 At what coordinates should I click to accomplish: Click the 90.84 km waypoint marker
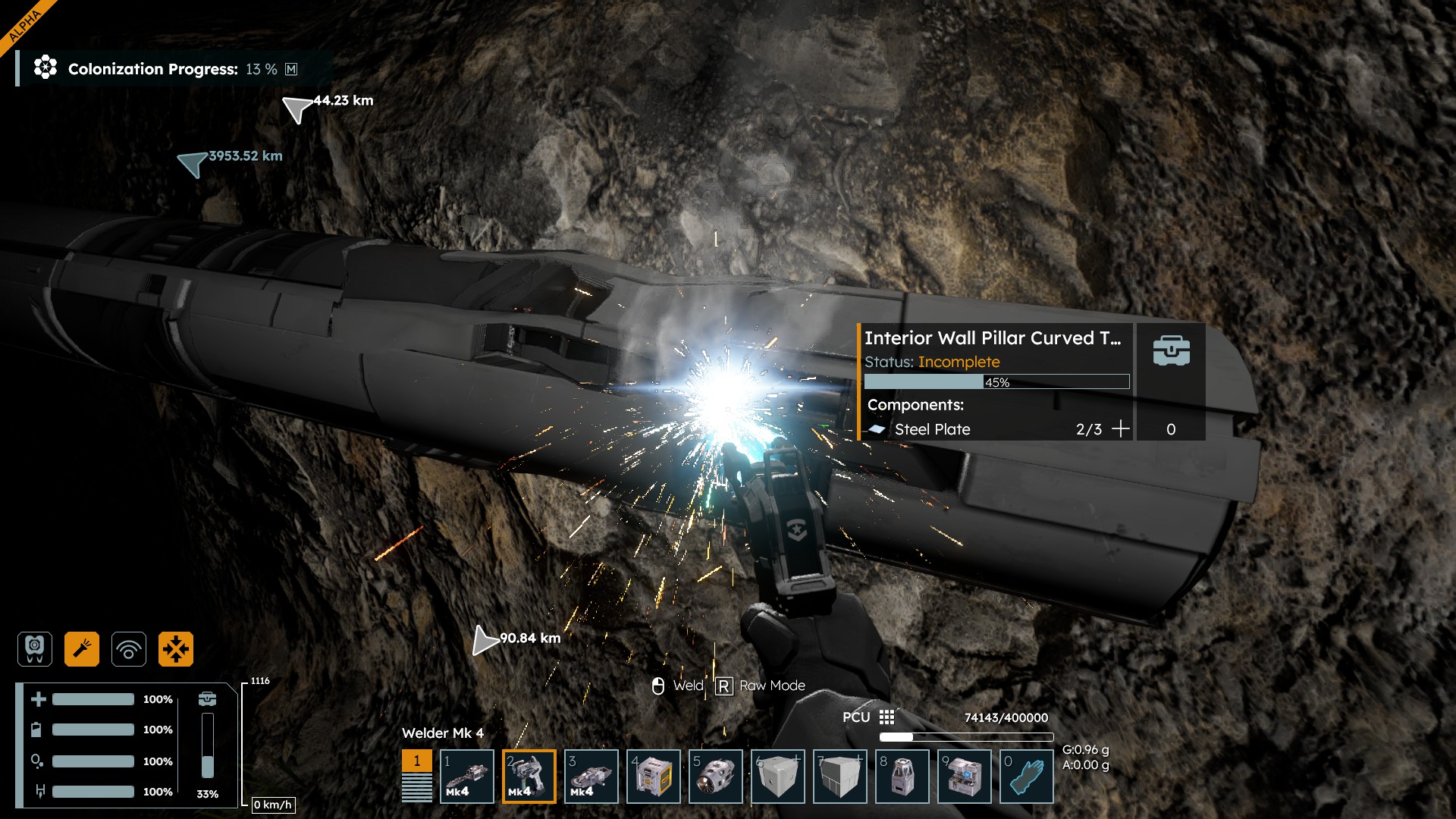point(484,641)
